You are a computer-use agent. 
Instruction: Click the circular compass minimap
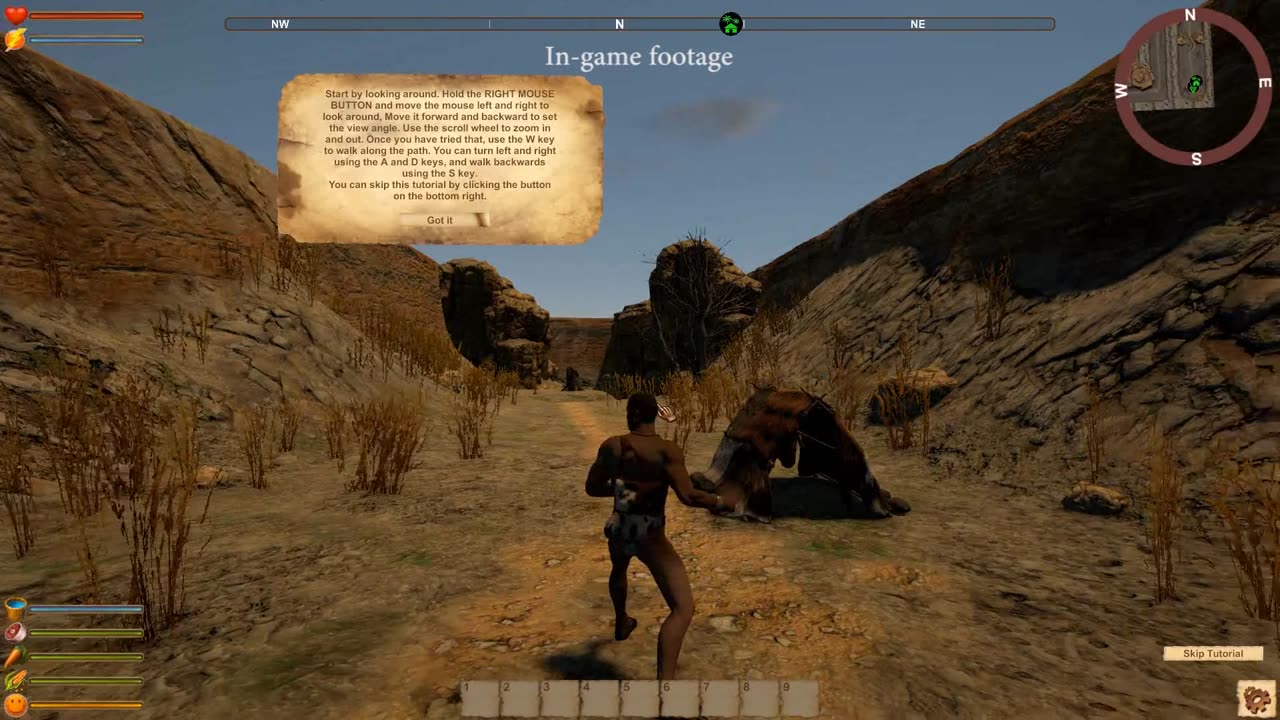pyautogui.click(x=1191, y=86)
